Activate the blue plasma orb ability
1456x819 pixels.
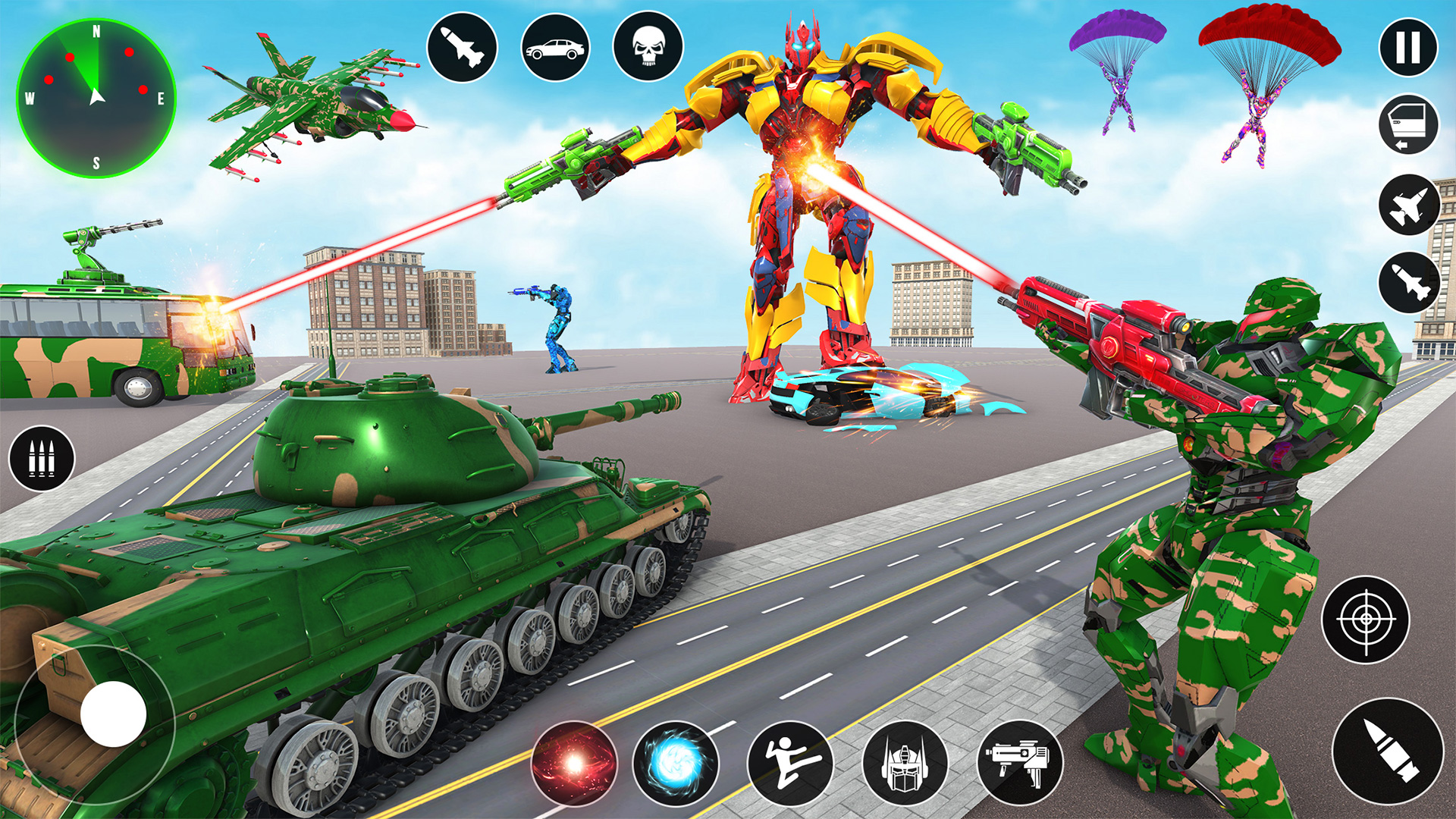point(675,765)
